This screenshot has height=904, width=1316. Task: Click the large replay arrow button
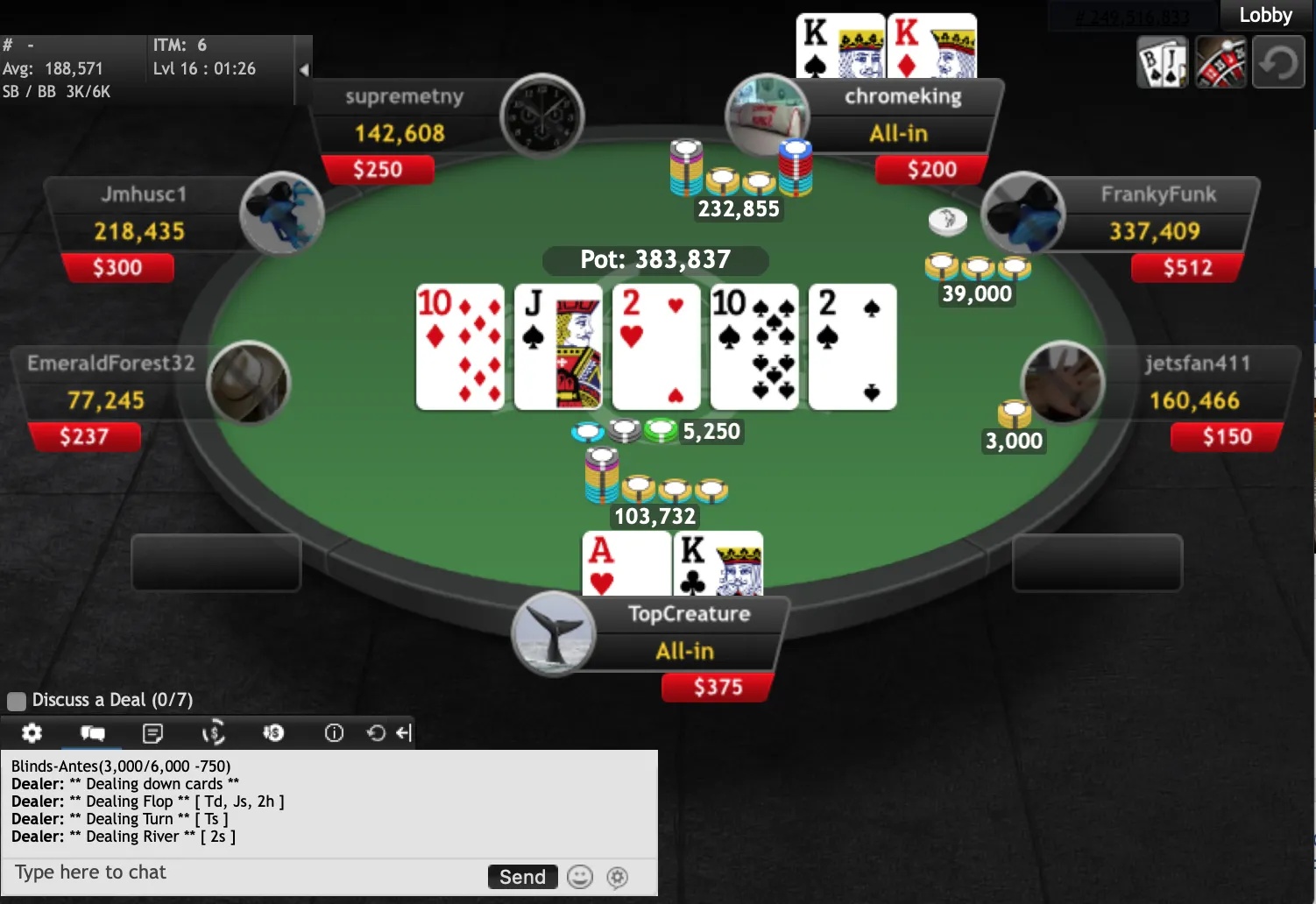1278,62
